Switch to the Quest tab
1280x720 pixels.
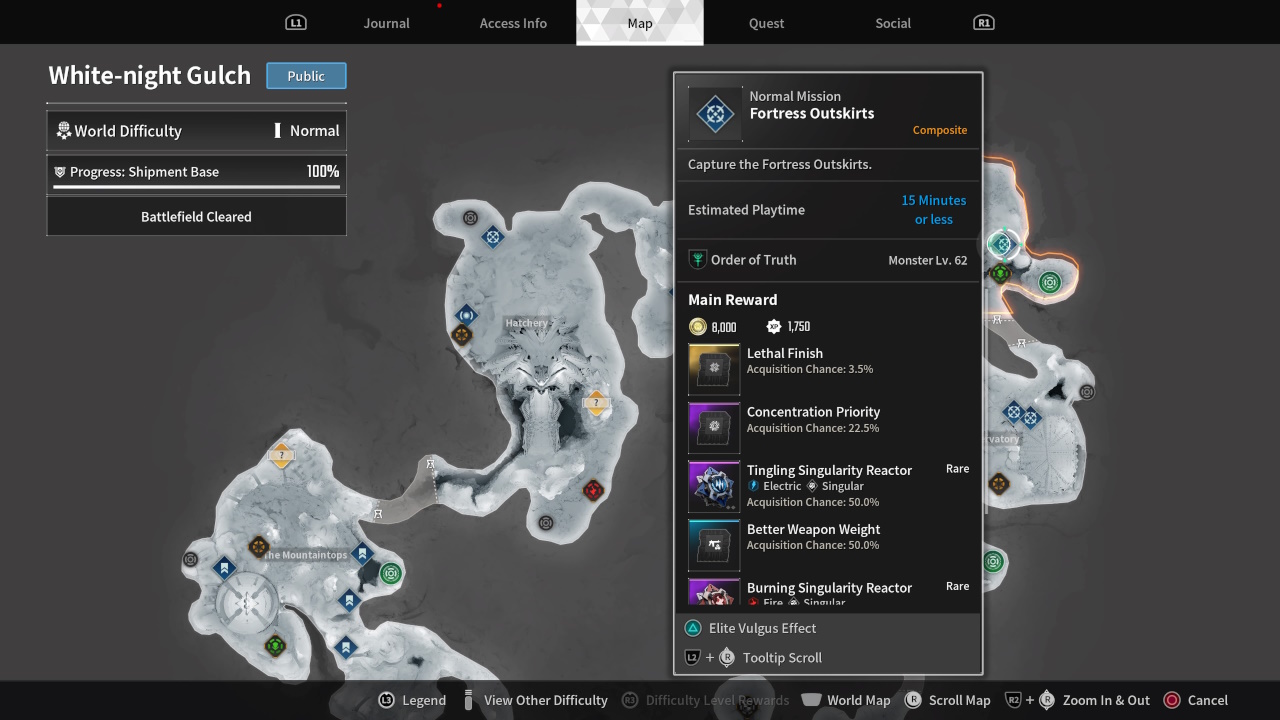point(766,23)
